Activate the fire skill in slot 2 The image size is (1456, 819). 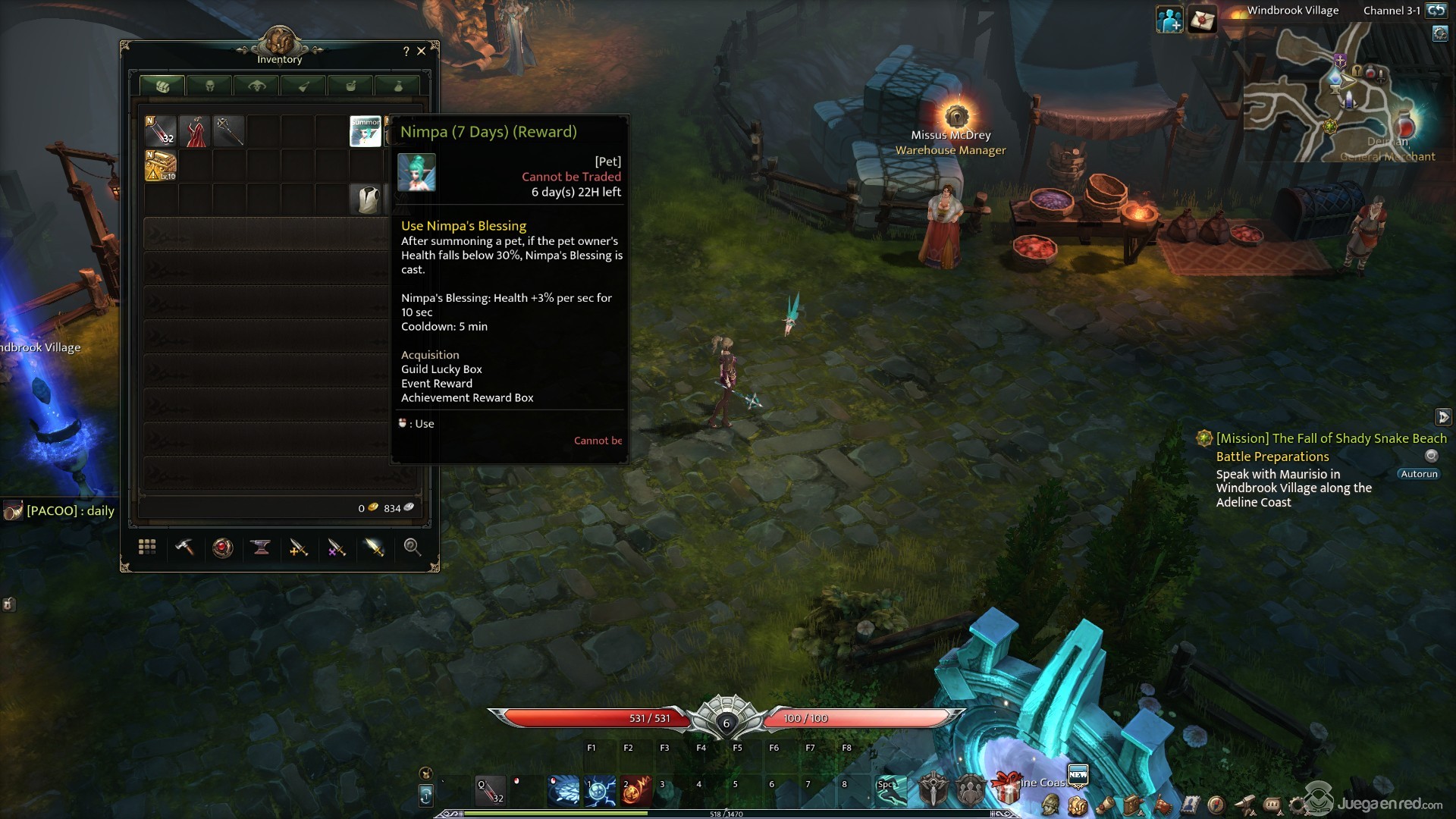636,790
